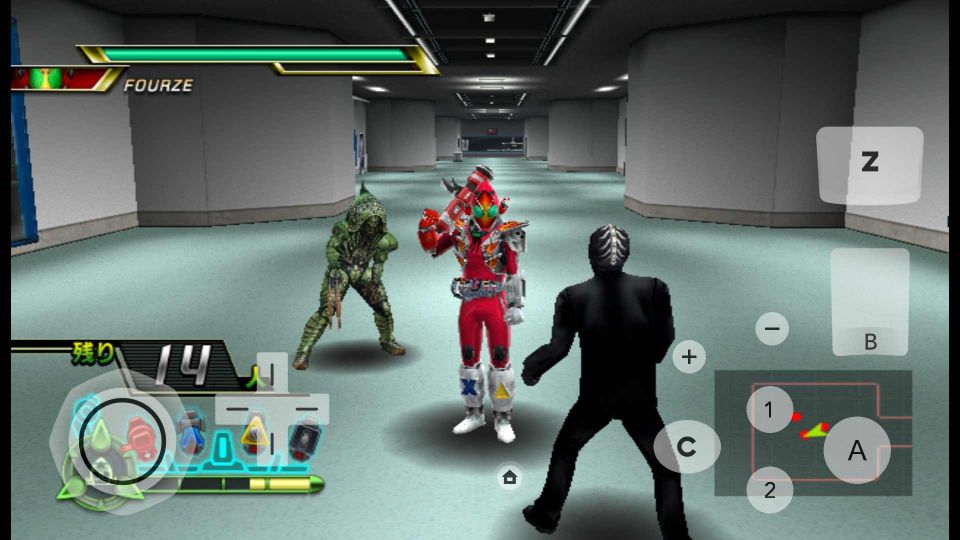960x540 pixels.
Task: Tap the plus touch button
Action: pyautogui.click(x=689, y=355)
